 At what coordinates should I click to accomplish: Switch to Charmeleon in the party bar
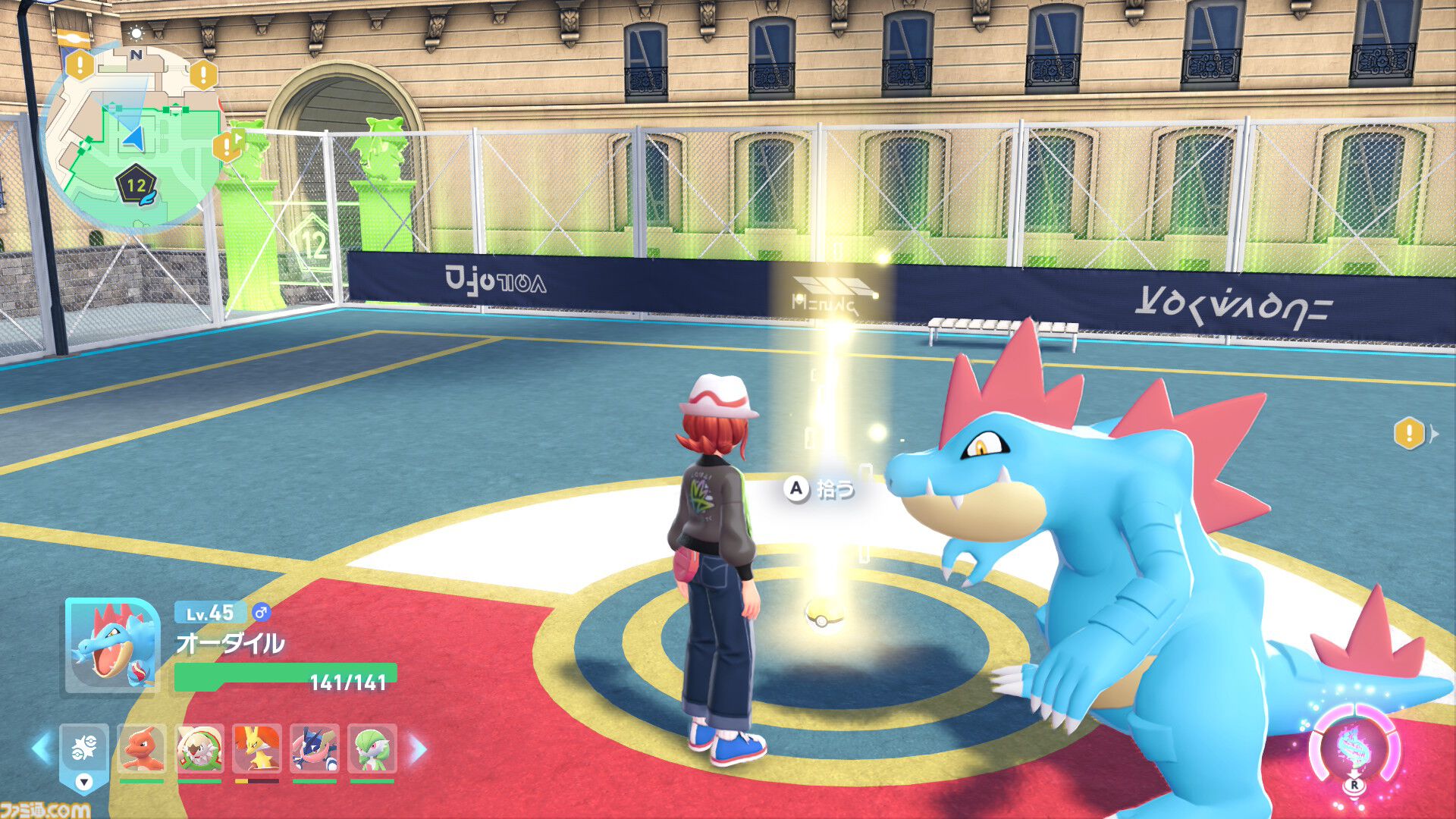tap(142, 749)
